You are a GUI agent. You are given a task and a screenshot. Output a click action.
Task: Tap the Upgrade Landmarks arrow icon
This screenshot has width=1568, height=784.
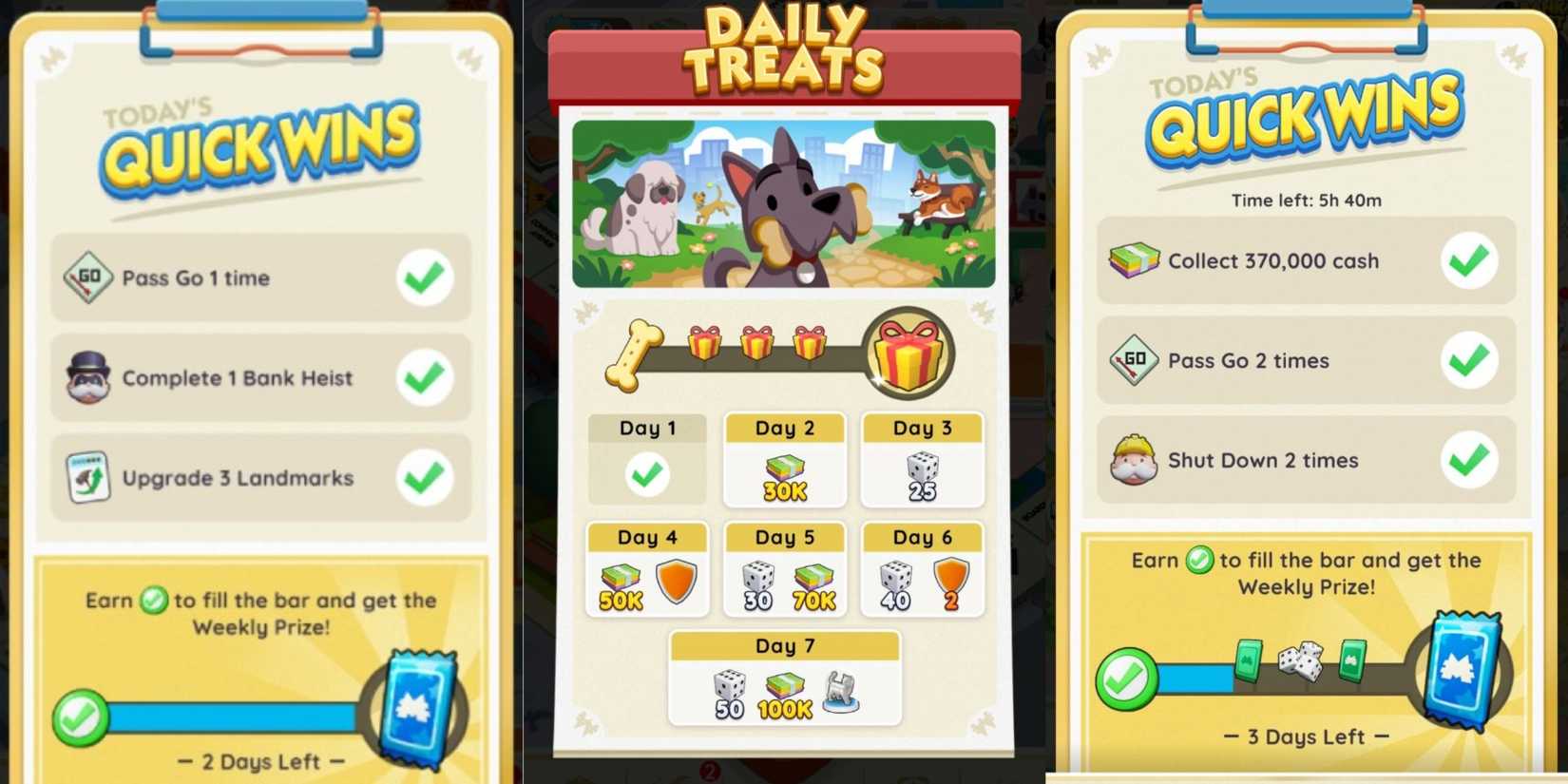[x=90, y=478]
